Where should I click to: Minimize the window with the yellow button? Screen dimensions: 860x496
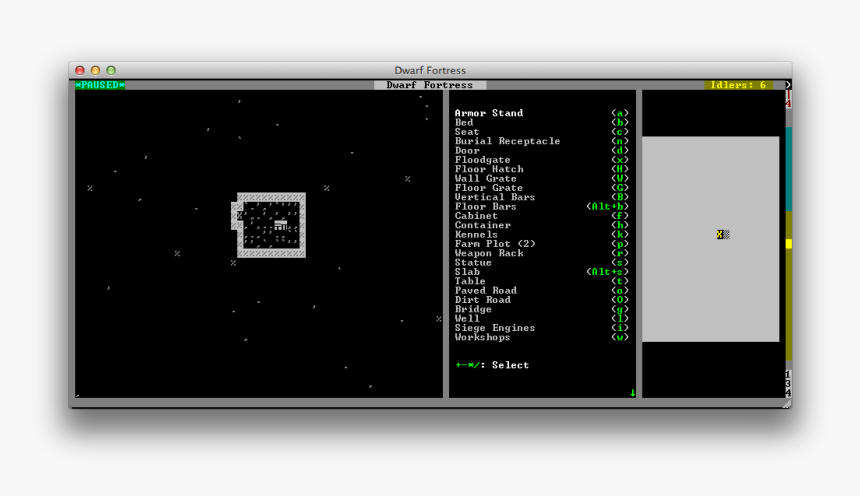click(x=96, y=70)
